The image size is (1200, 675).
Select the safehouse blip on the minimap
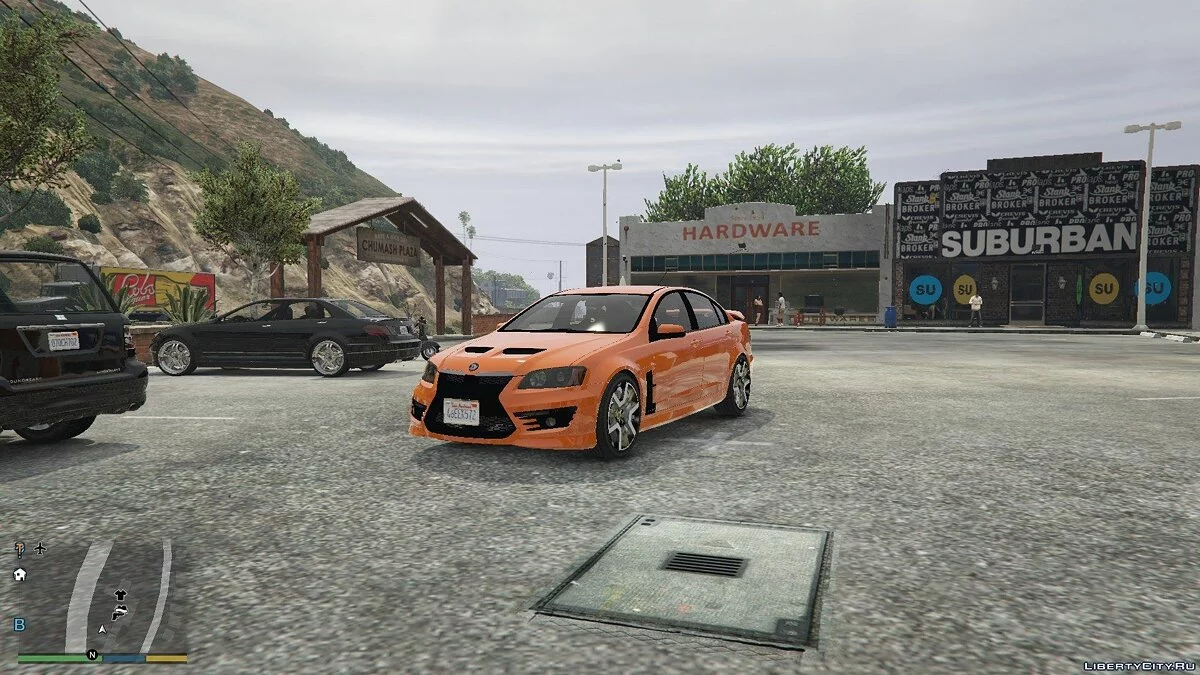[x=19, y=574]
